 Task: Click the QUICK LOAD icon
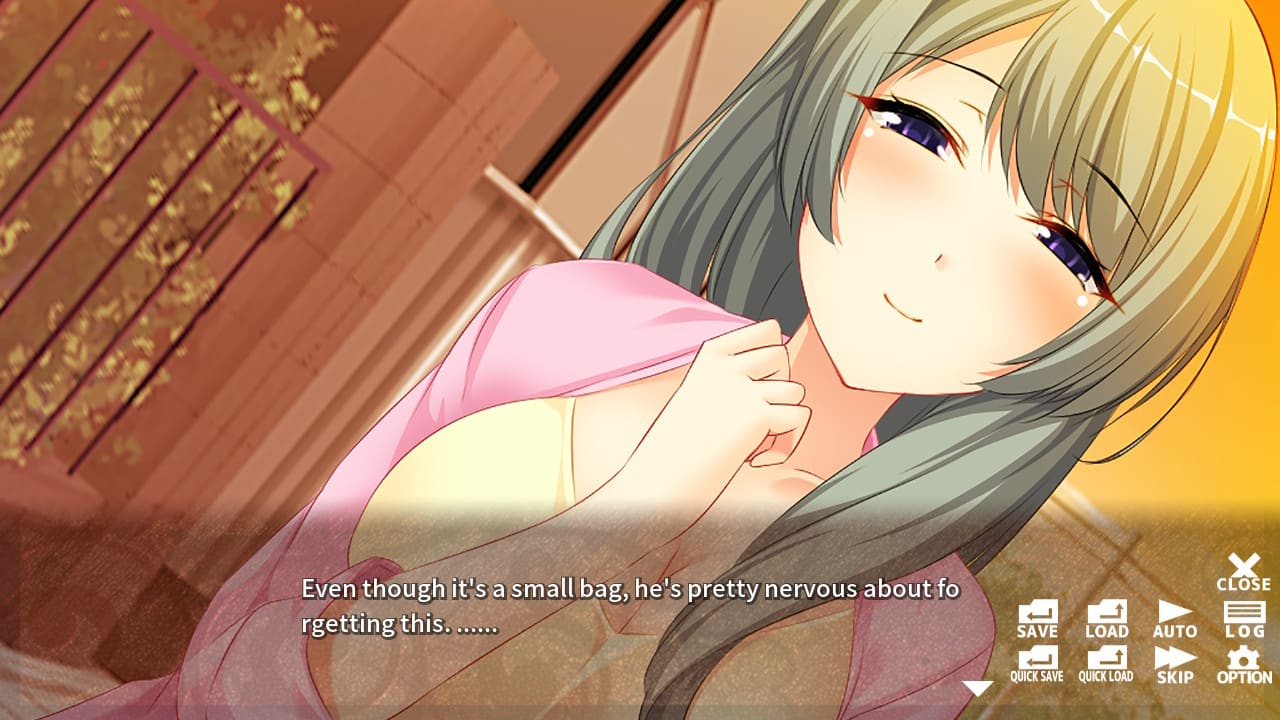pyautogui.click(x=1107, y=665)
